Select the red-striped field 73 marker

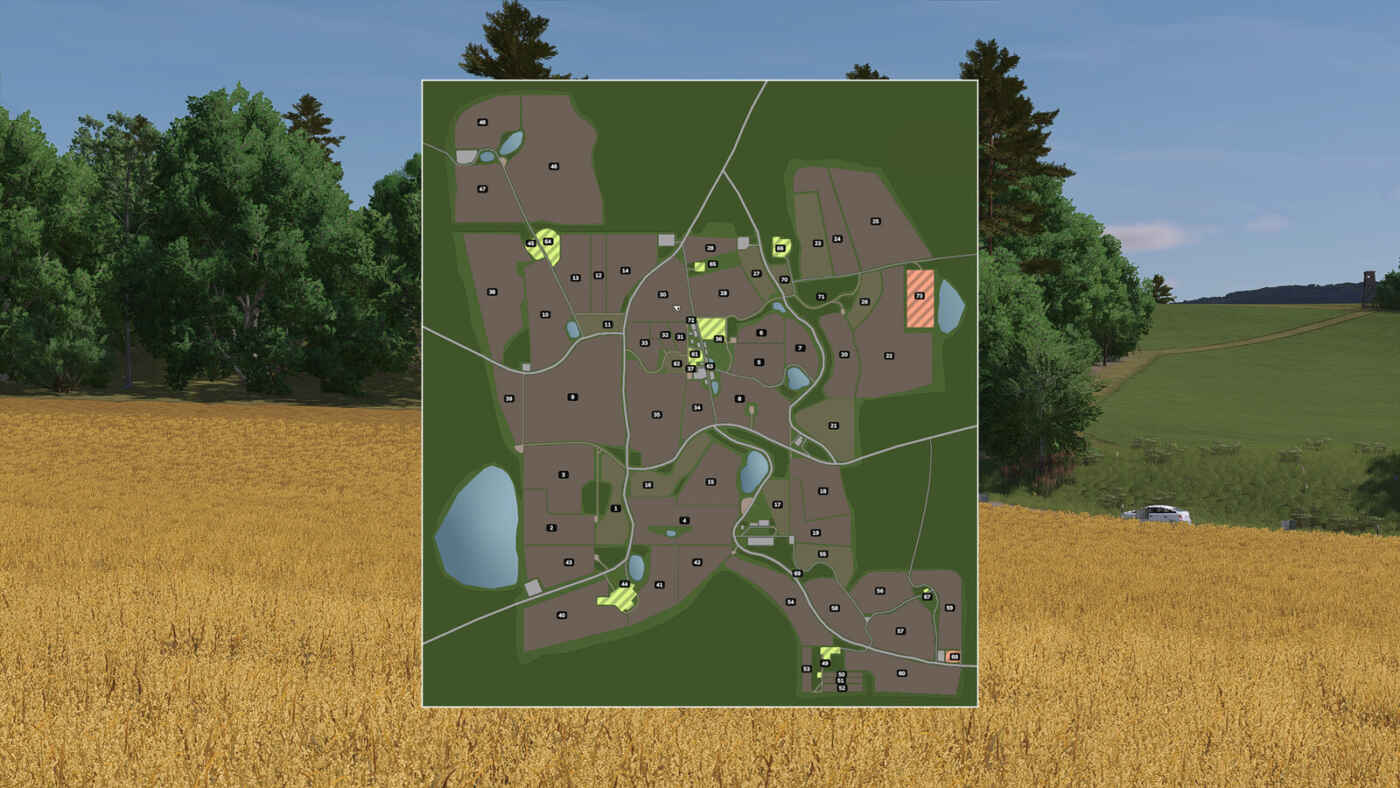[x=919, y=296]
